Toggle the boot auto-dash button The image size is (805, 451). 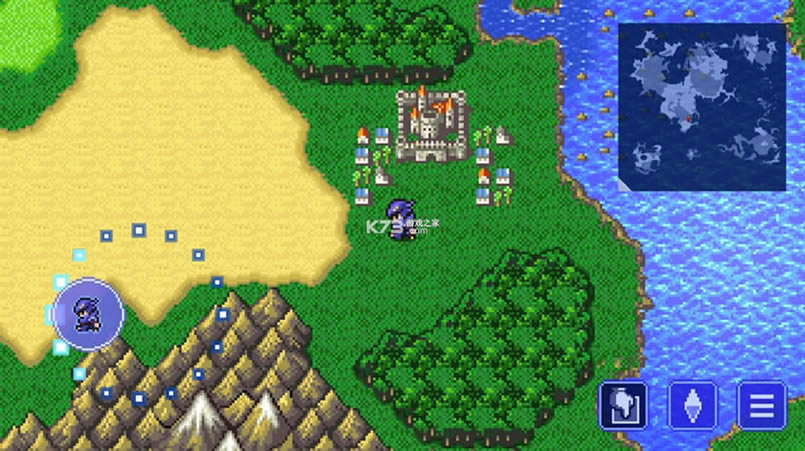[622, 405]
